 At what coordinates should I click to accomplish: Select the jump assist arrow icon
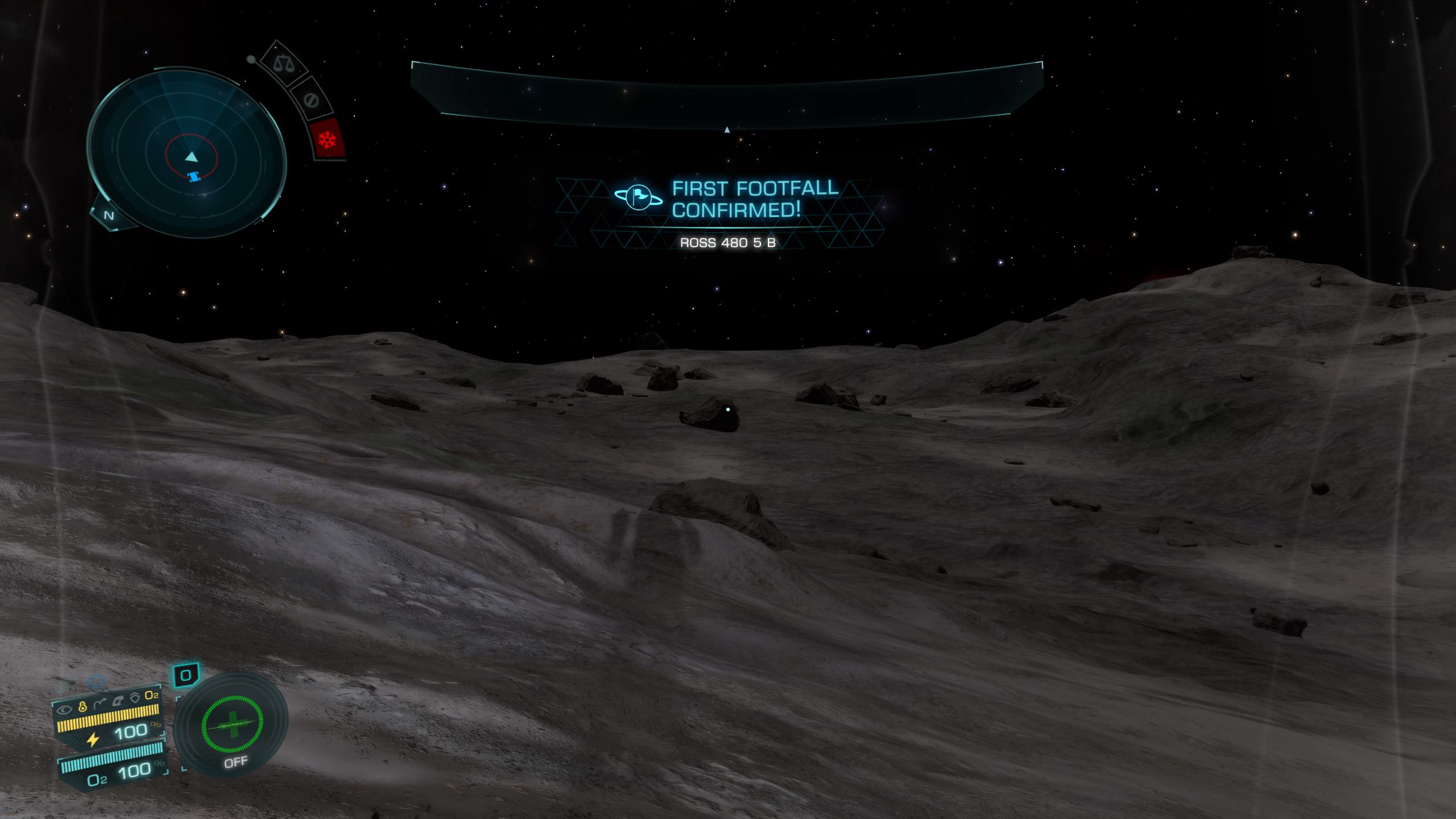pyautogui.click(x=100, y=704)
